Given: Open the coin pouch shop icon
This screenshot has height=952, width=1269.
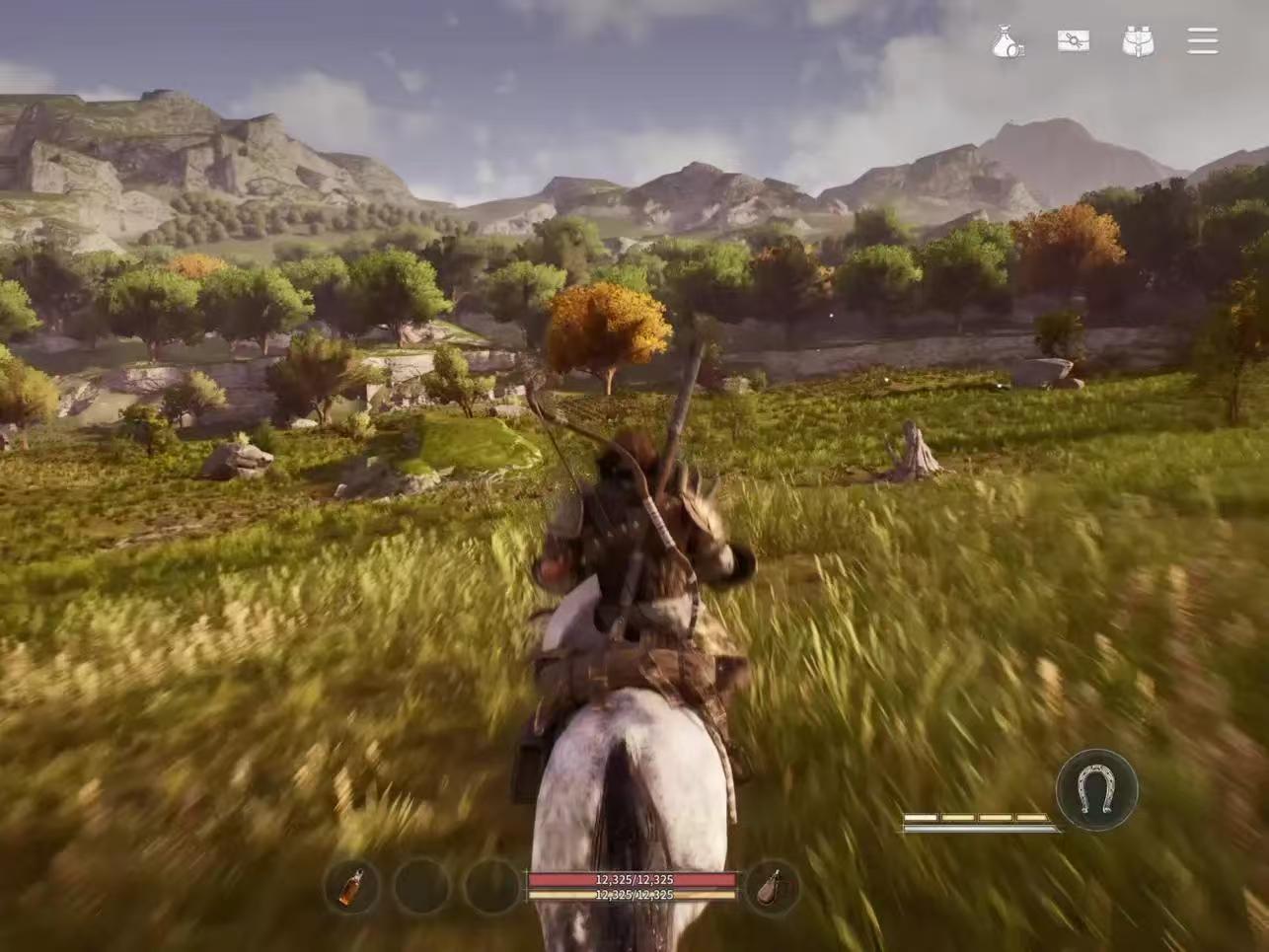Looking at the screenshot, I should click(1008, 41).
